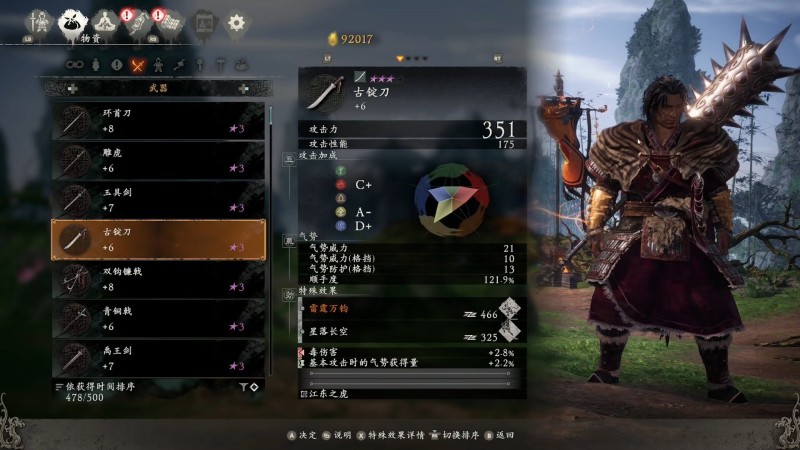Open the item filter funnel icon
The height and width of the screenshot is (450, 800).
243,386
